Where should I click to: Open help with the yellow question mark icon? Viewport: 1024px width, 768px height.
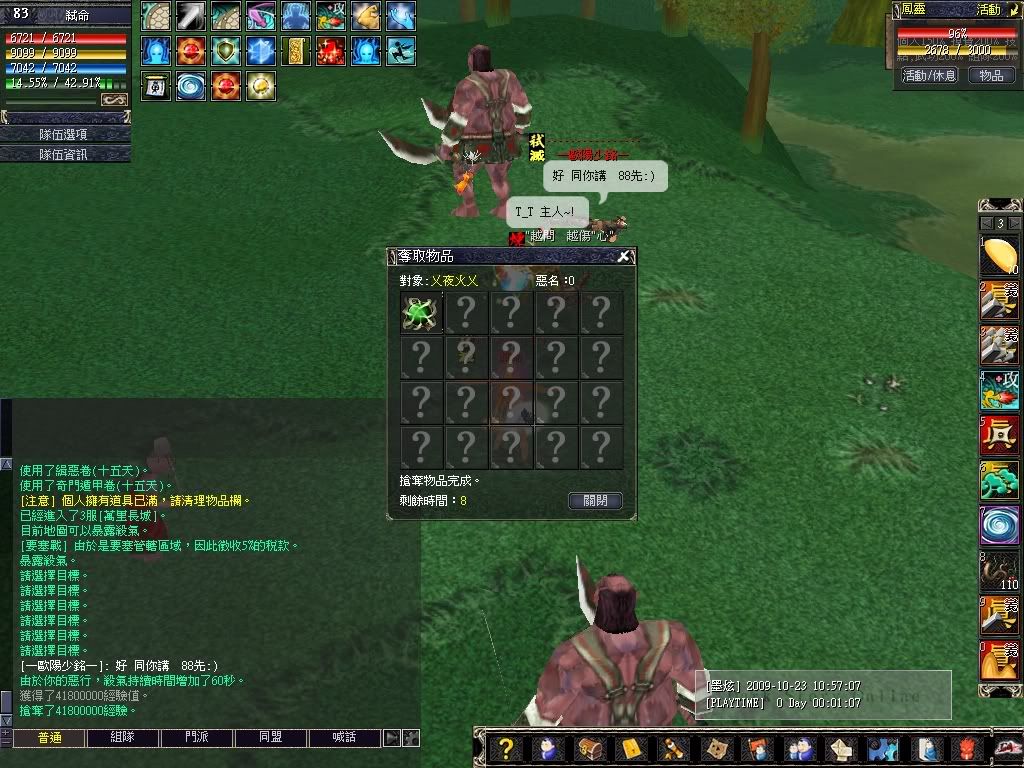pos(507,748)
